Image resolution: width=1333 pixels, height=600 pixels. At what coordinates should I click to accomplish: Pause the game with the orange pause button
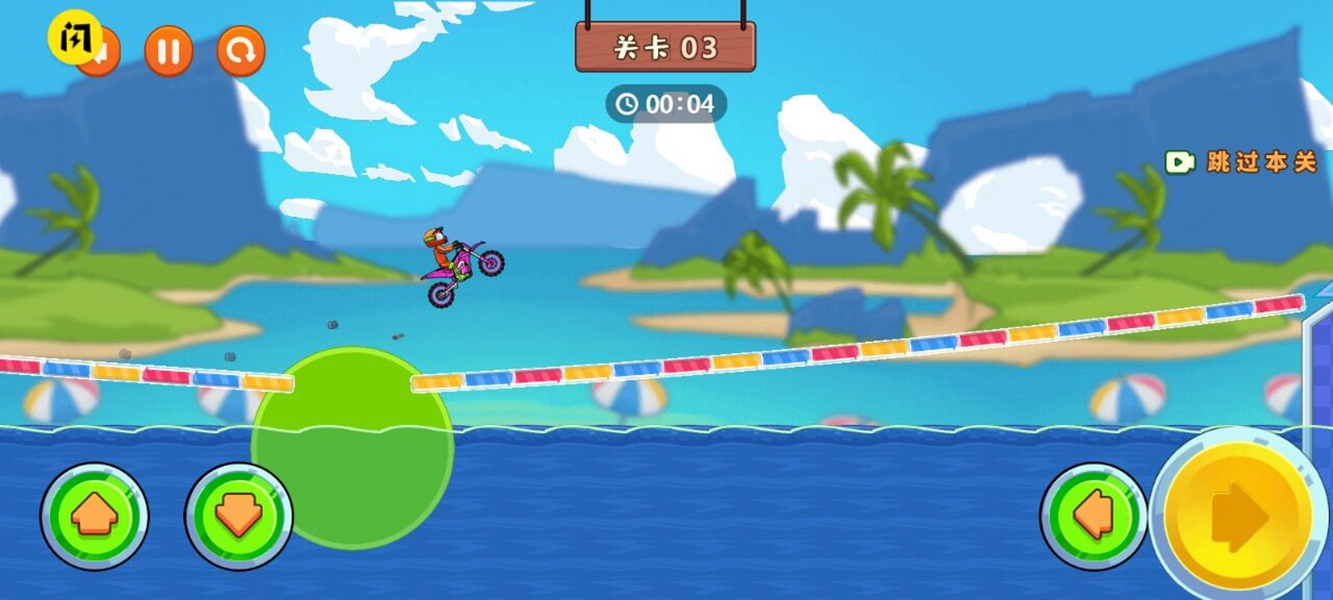tap(168, 51)
